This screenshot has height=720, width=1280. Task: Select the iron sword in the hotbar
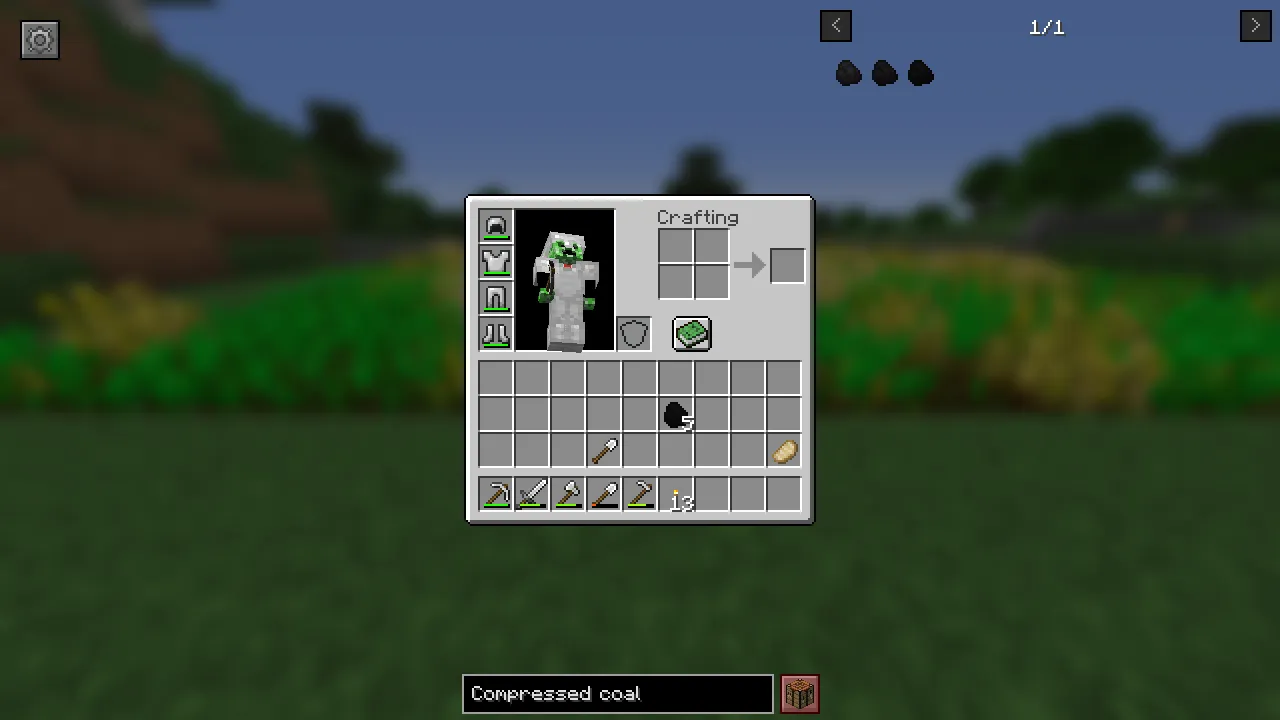533,494
